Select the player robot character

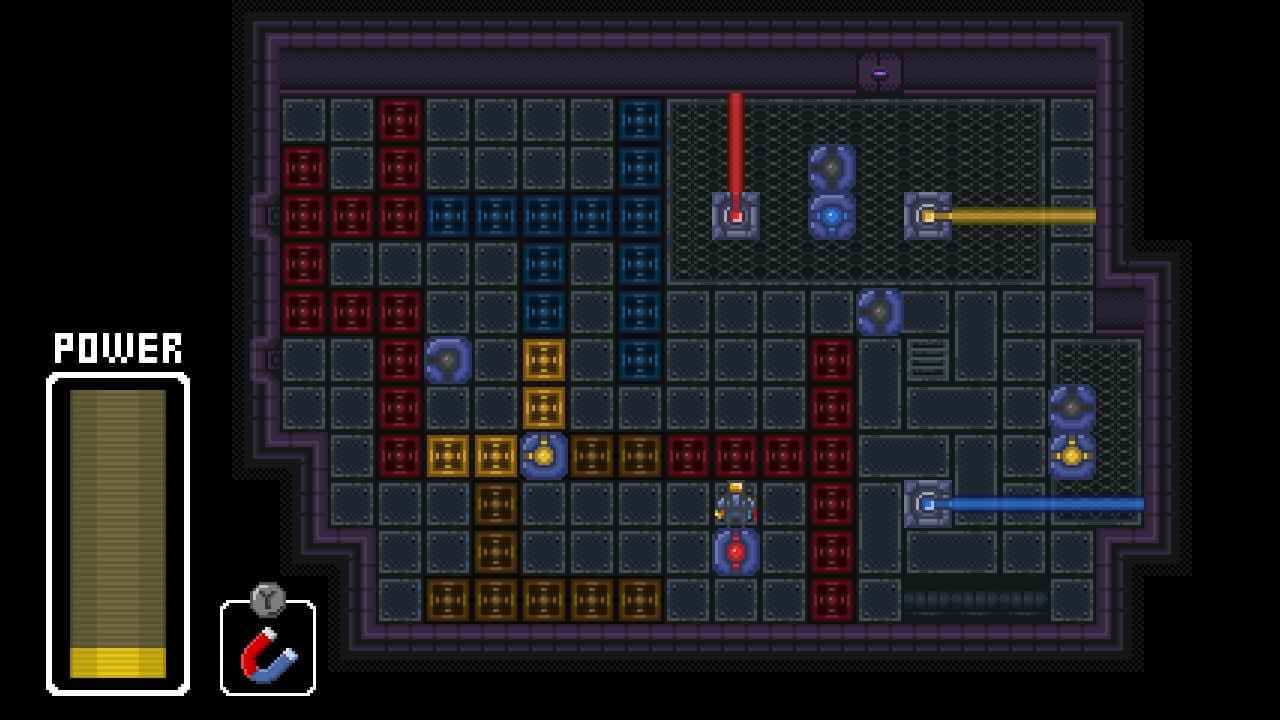click(733, 504)
